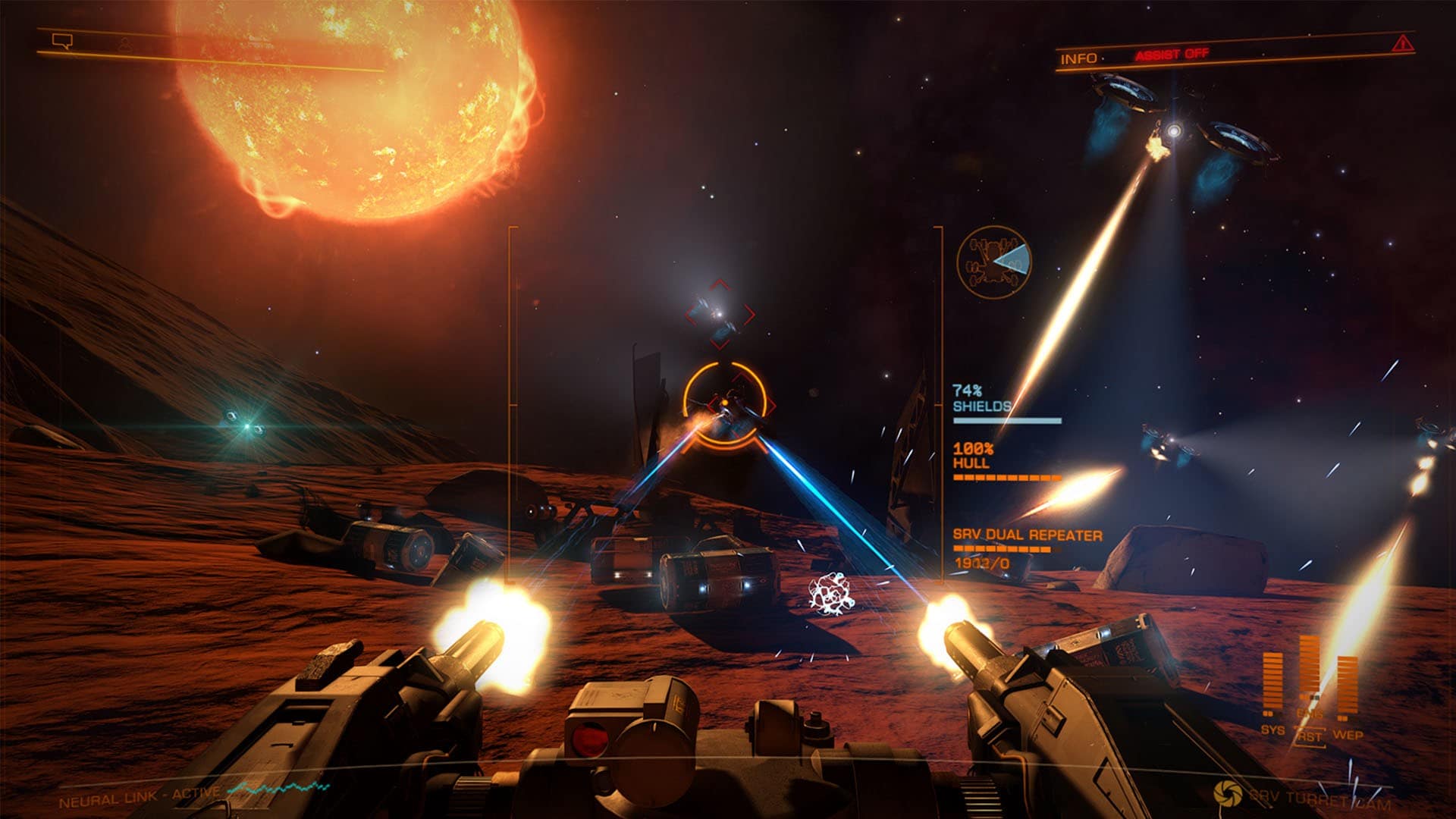
Task: Select the contacts person icon
Action: pos(125,44)
